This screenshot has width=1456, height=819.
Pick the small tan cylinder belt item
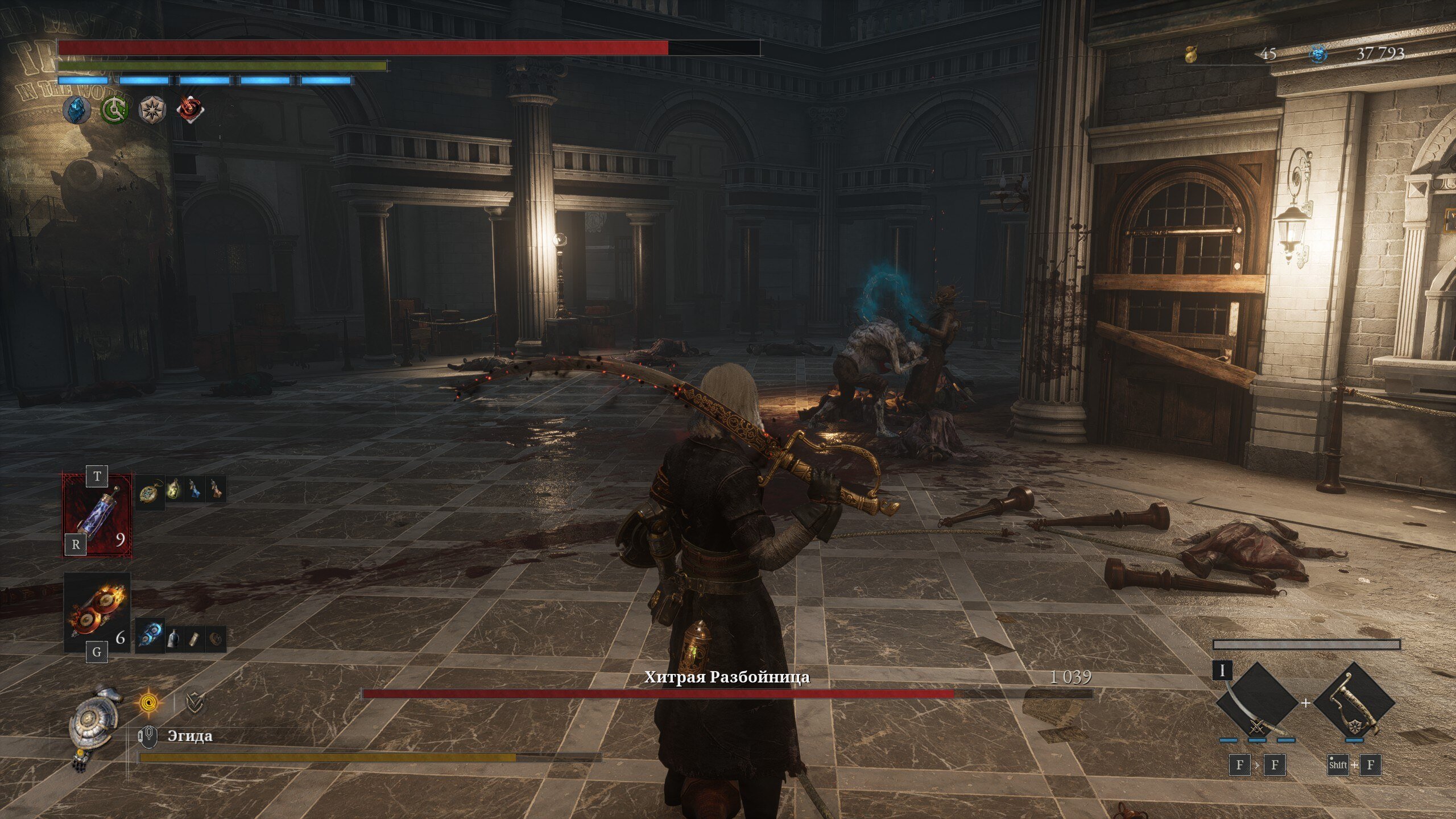[195, 639]
